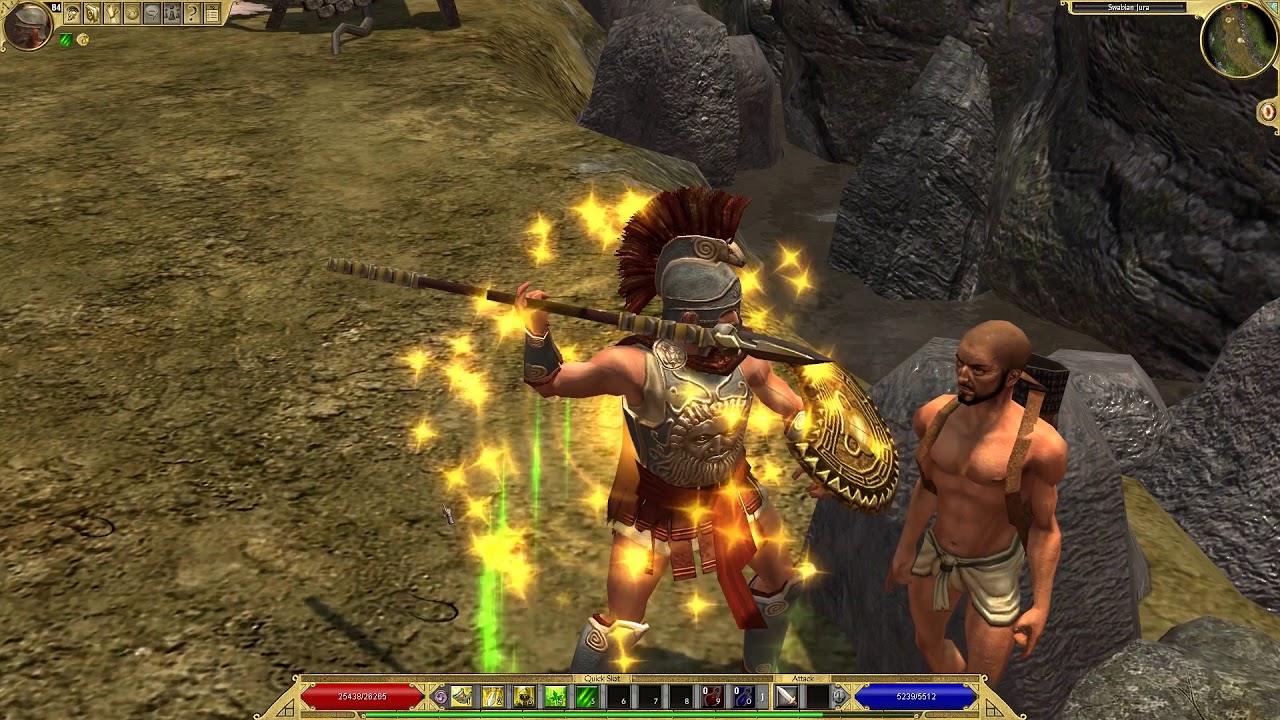Select the green slashes buff icon under portrait
This screenshot has height=720, width=1280.
66,40
